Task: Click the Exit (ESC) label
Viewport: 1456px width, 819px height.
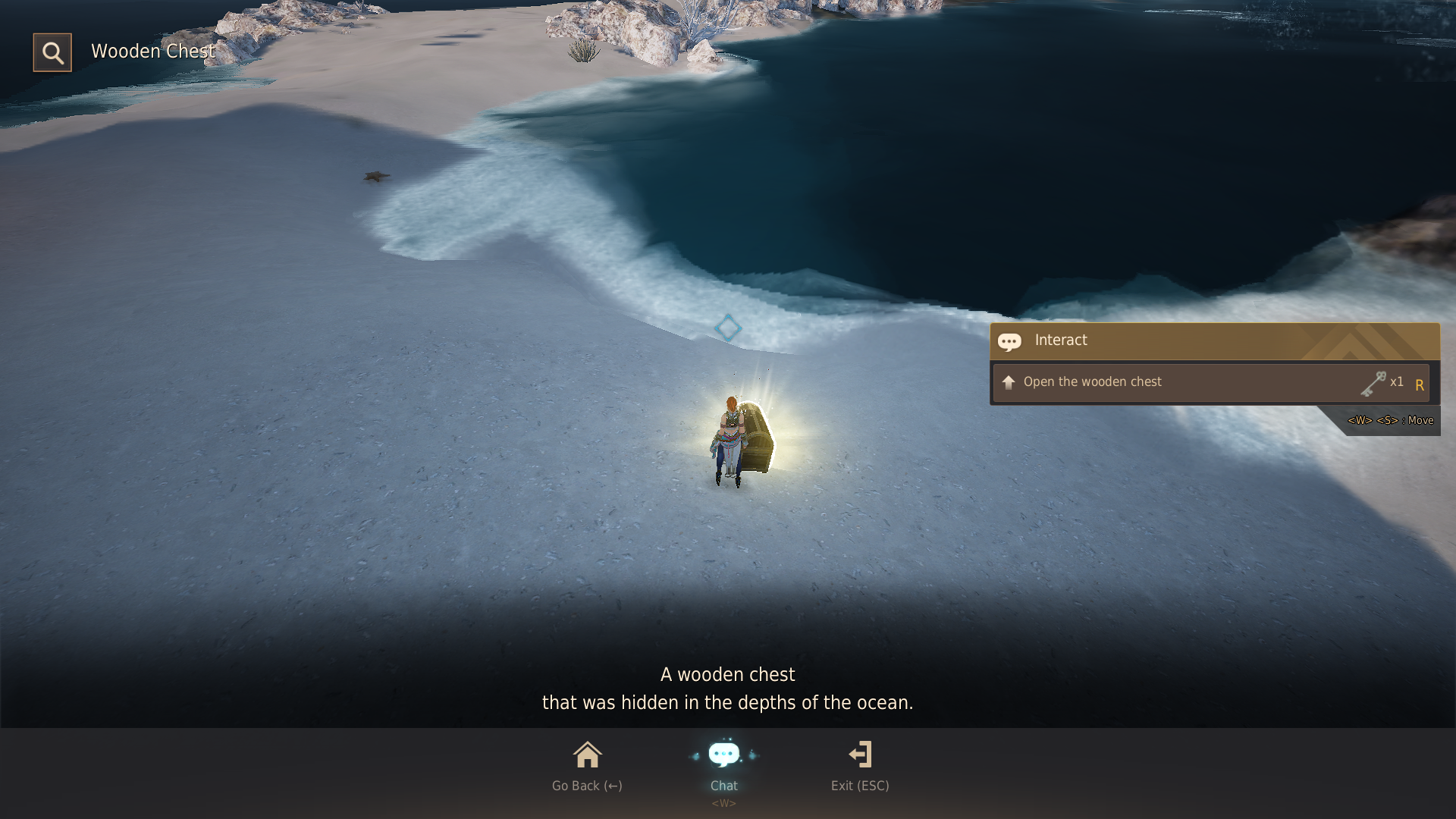Action: coord(861,786)
